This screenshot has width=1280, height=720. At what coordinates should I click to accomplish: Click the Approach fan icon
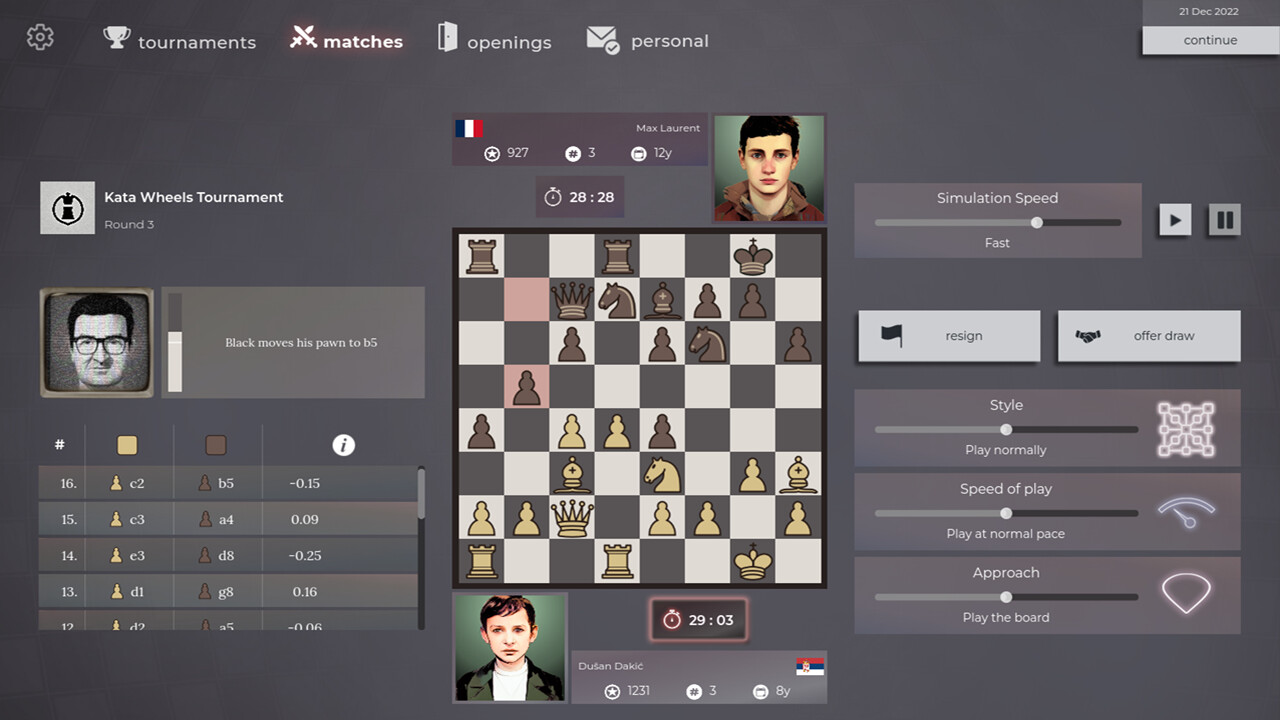coord(1186,592)
